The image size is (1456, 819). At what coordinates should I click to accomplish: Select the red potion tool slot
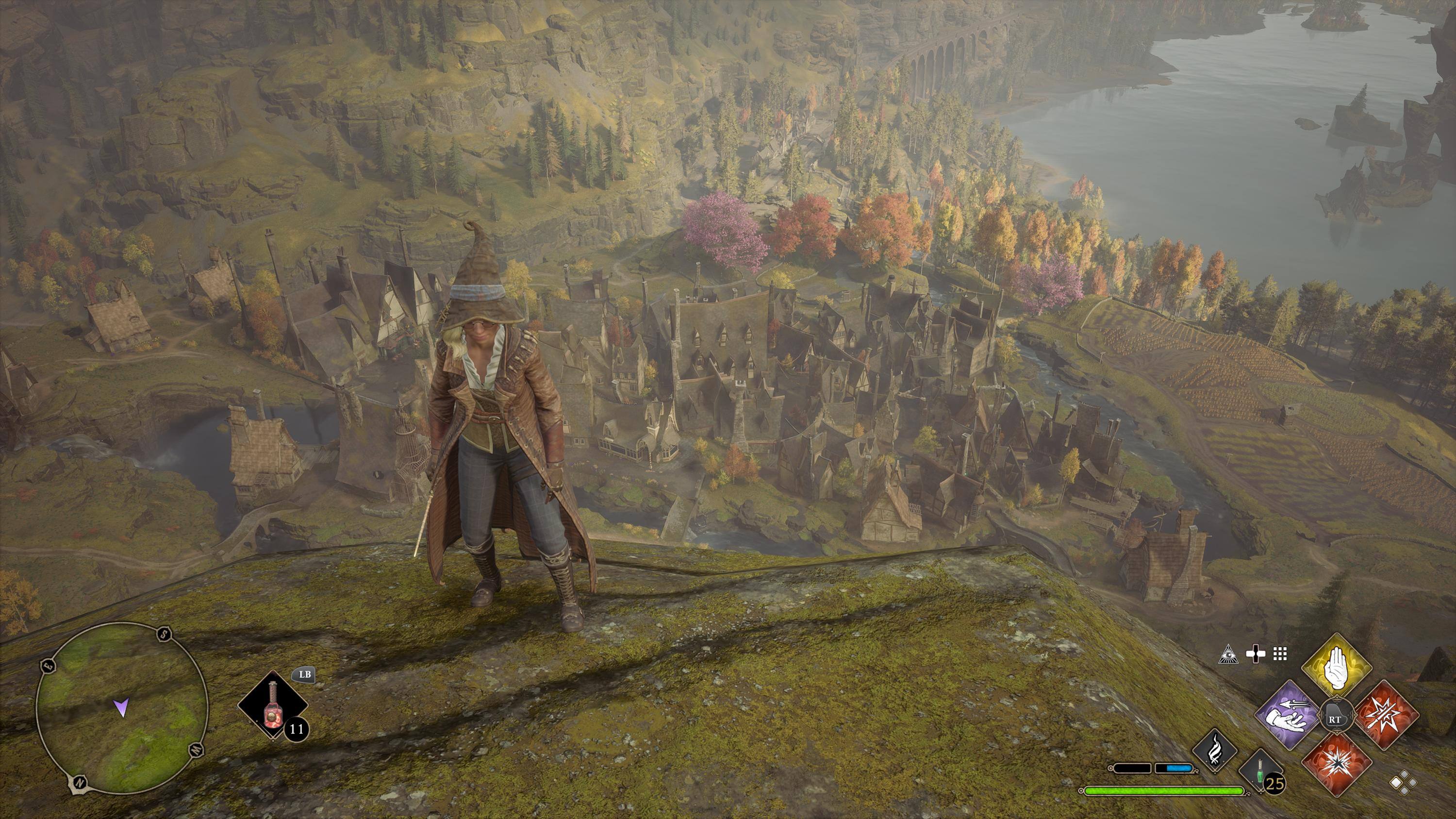coord(272,705)
